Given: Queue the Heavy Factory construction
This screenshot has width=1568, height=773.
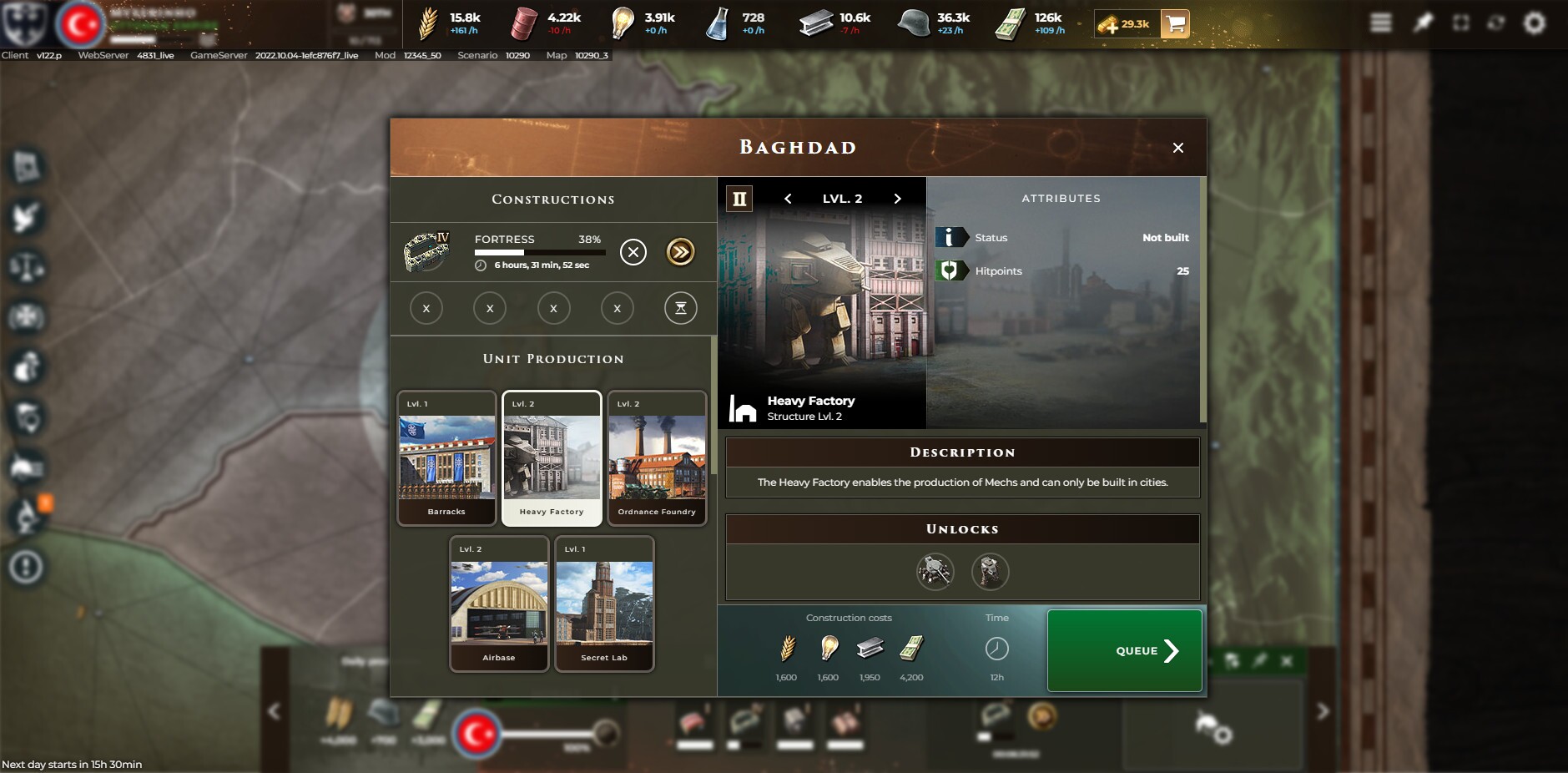Looking at the screenshot, I should (x=1122, y=650).
